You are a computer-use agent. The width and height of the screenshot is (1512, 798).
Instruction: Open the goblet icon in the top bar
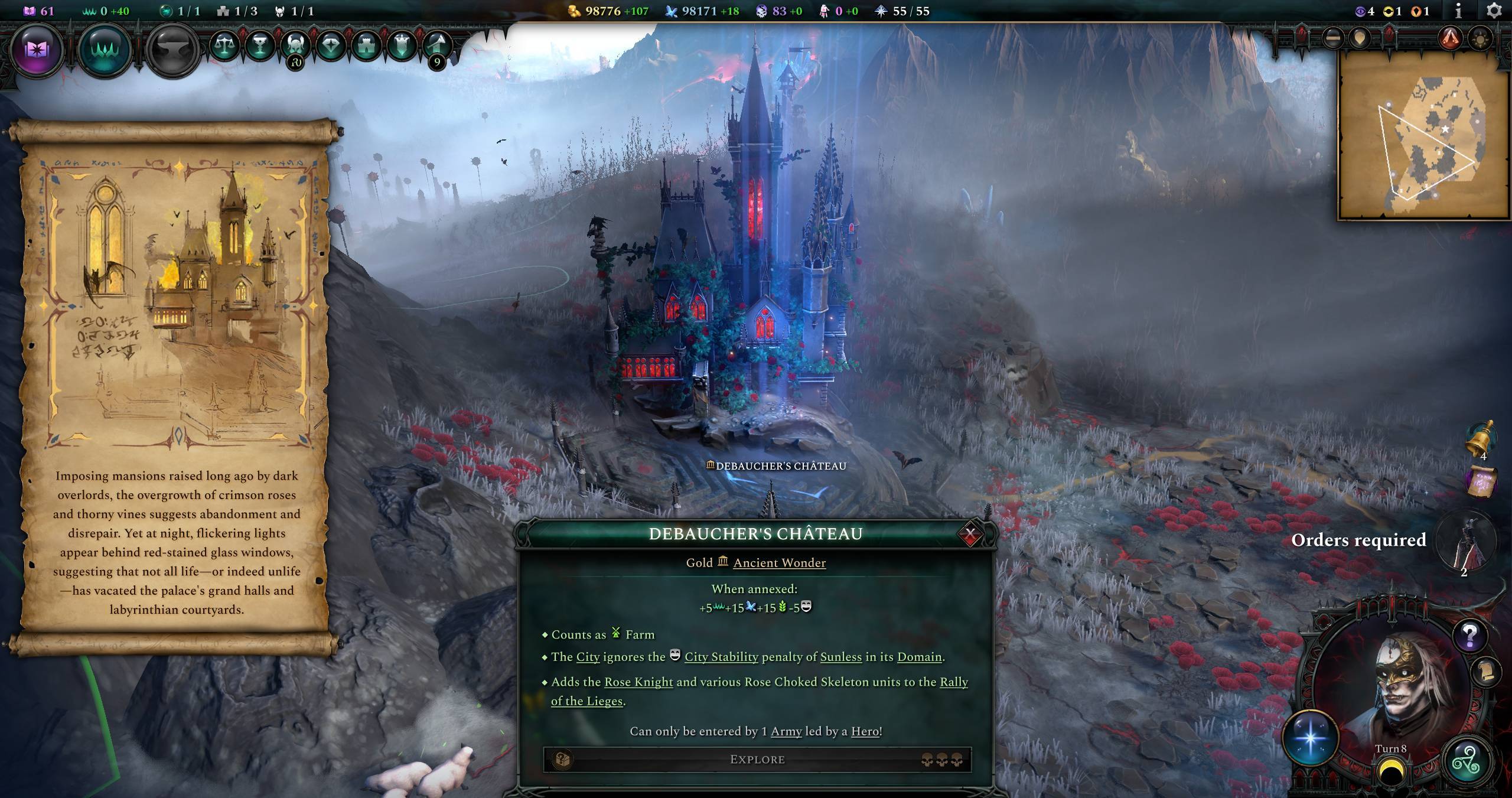260,45
